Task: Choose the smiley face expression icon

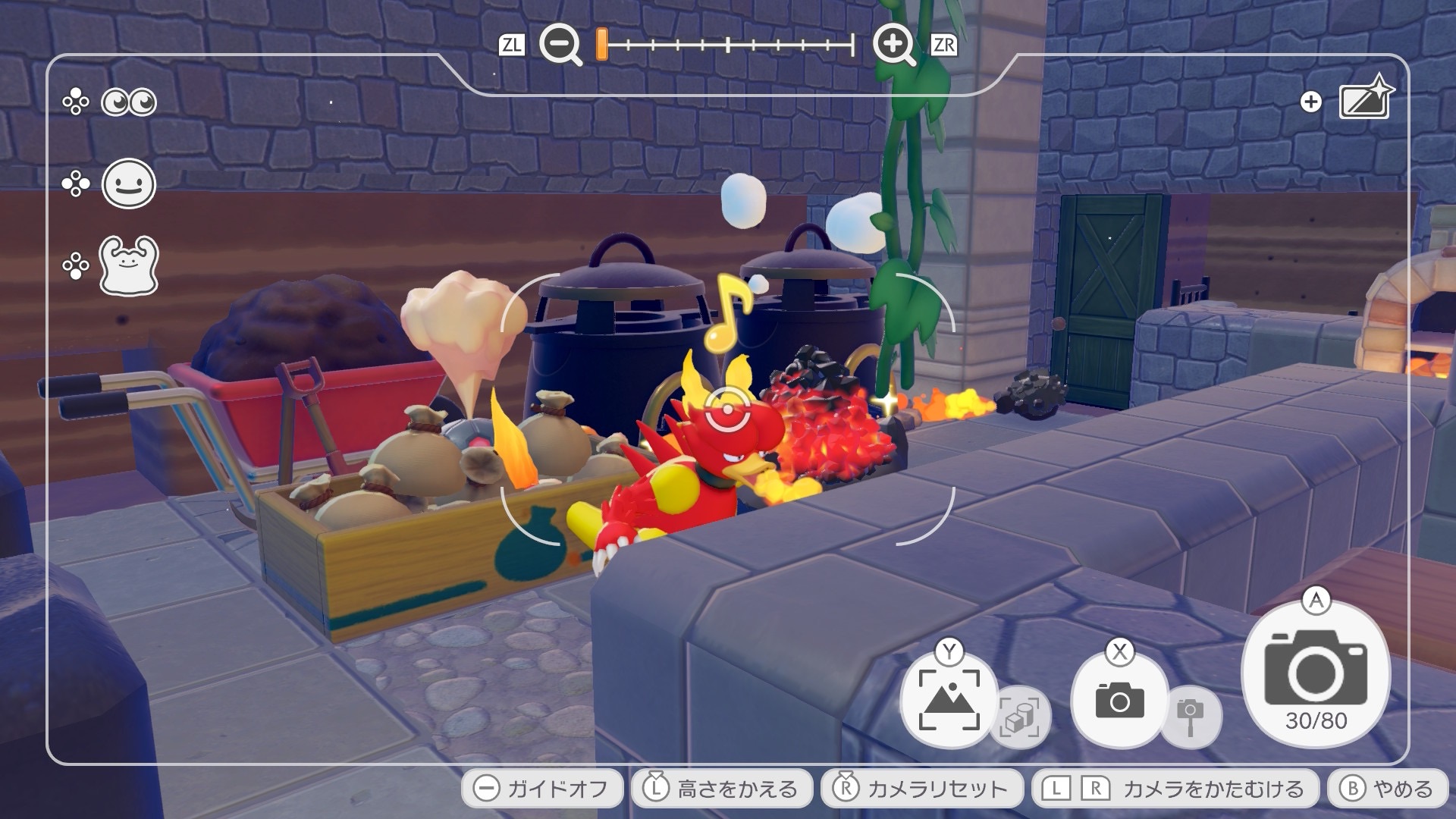Action: [x=129, y=184]
